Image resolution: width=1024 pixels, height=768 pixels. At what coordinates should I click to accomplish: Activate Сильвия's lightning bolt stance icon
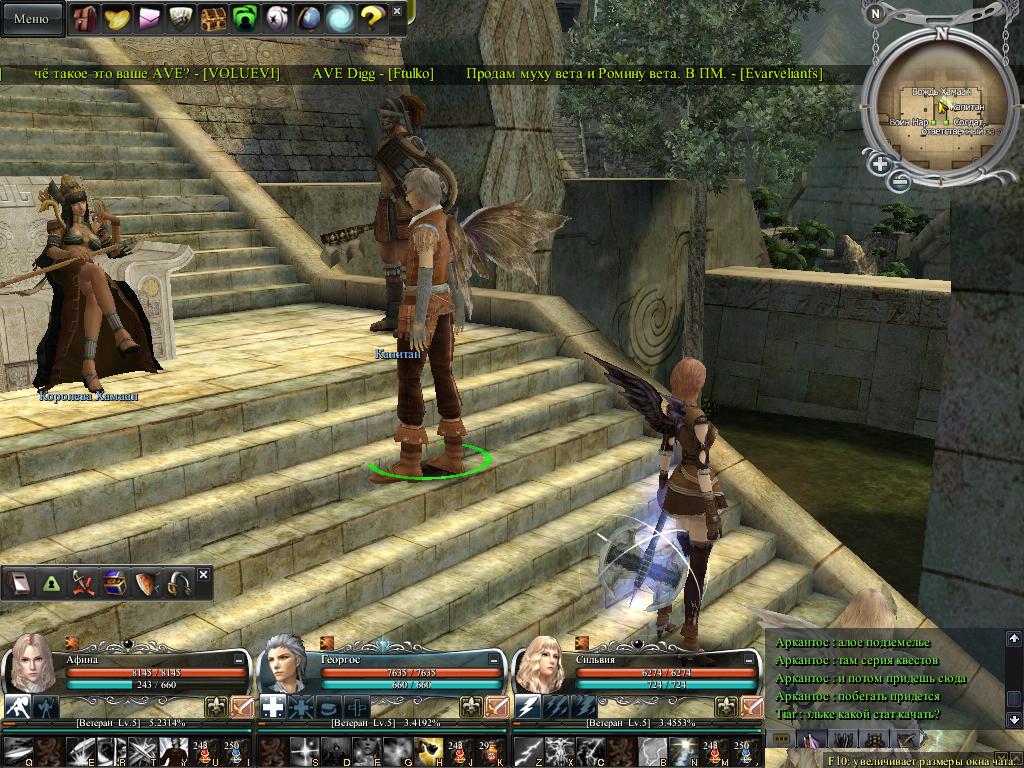[529, 707]
